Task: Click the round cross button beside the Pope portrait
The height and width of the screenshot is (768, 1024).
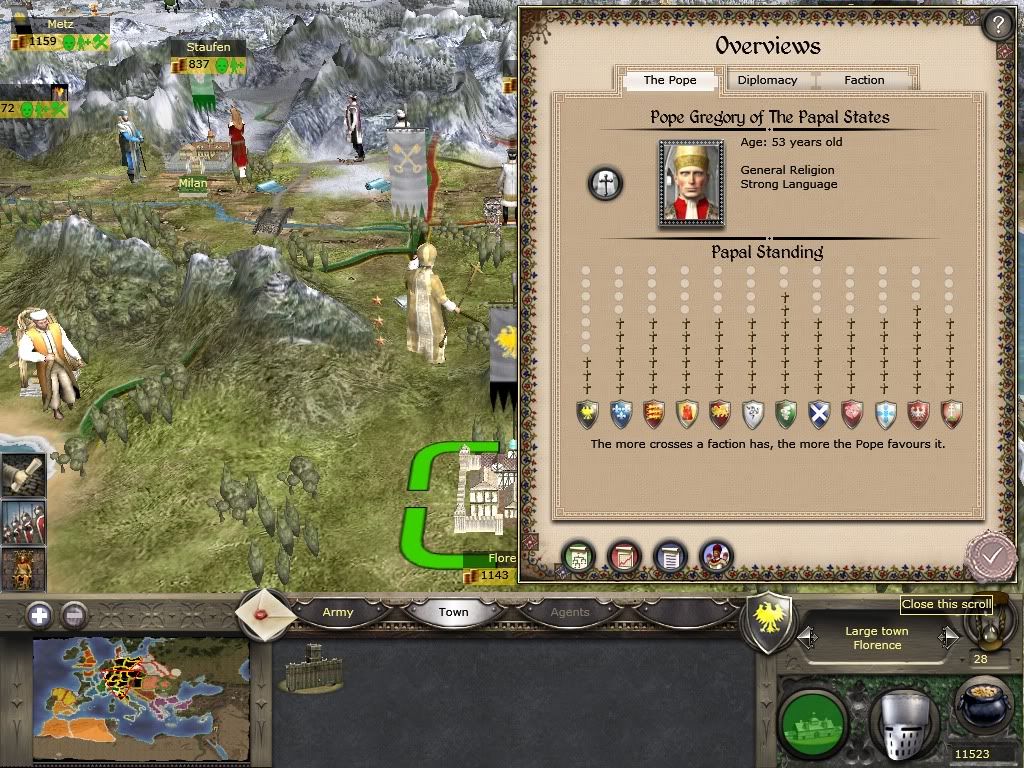Action: [x=605, y=183]
